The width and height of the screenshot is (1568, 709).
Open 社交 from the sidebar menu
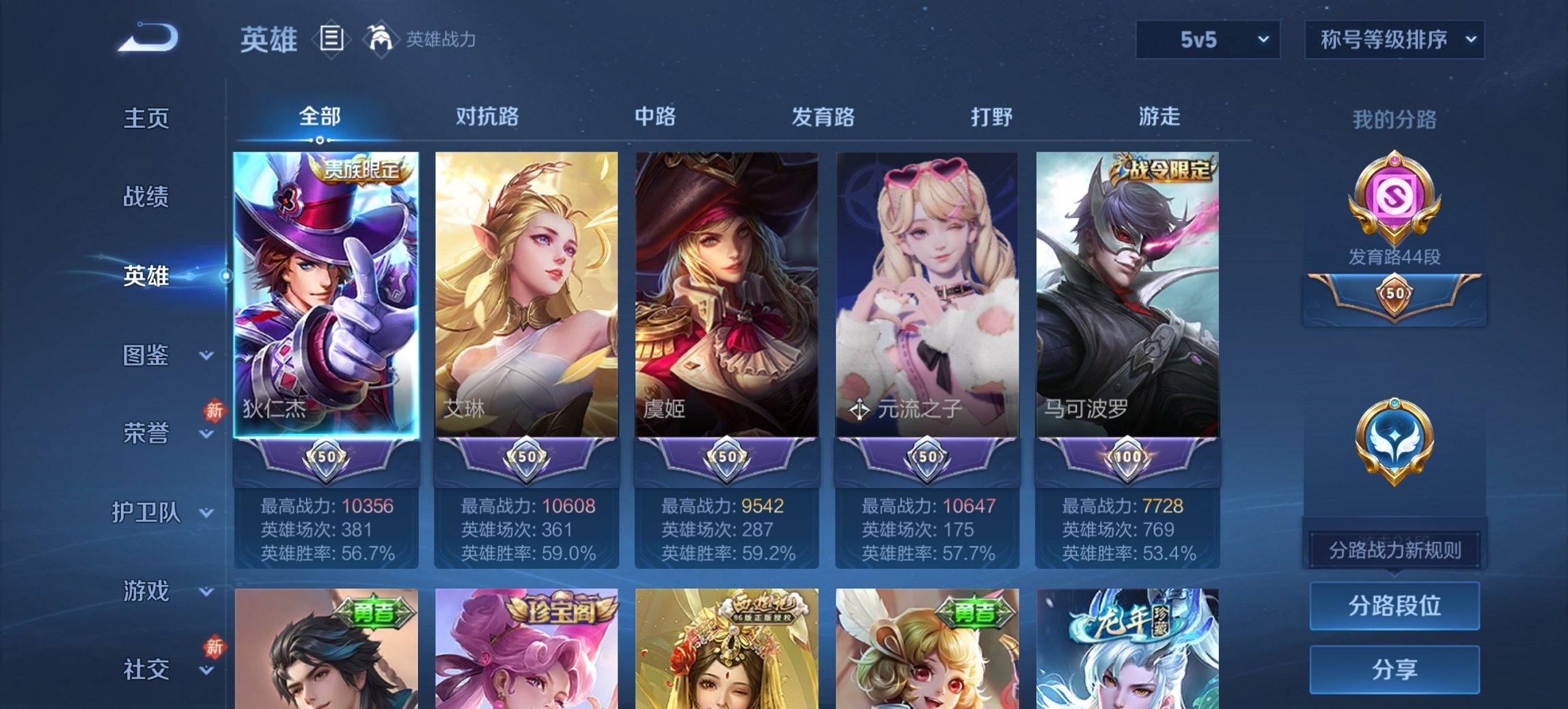[146, 668]
